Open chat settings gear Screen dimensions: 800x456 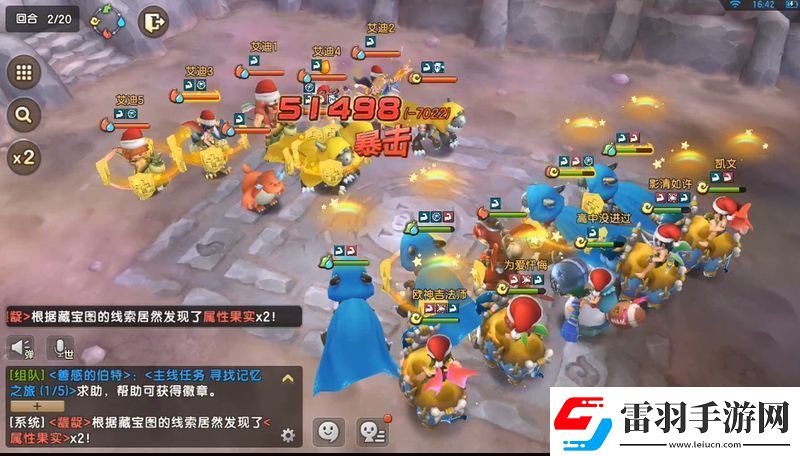(288, 434)
